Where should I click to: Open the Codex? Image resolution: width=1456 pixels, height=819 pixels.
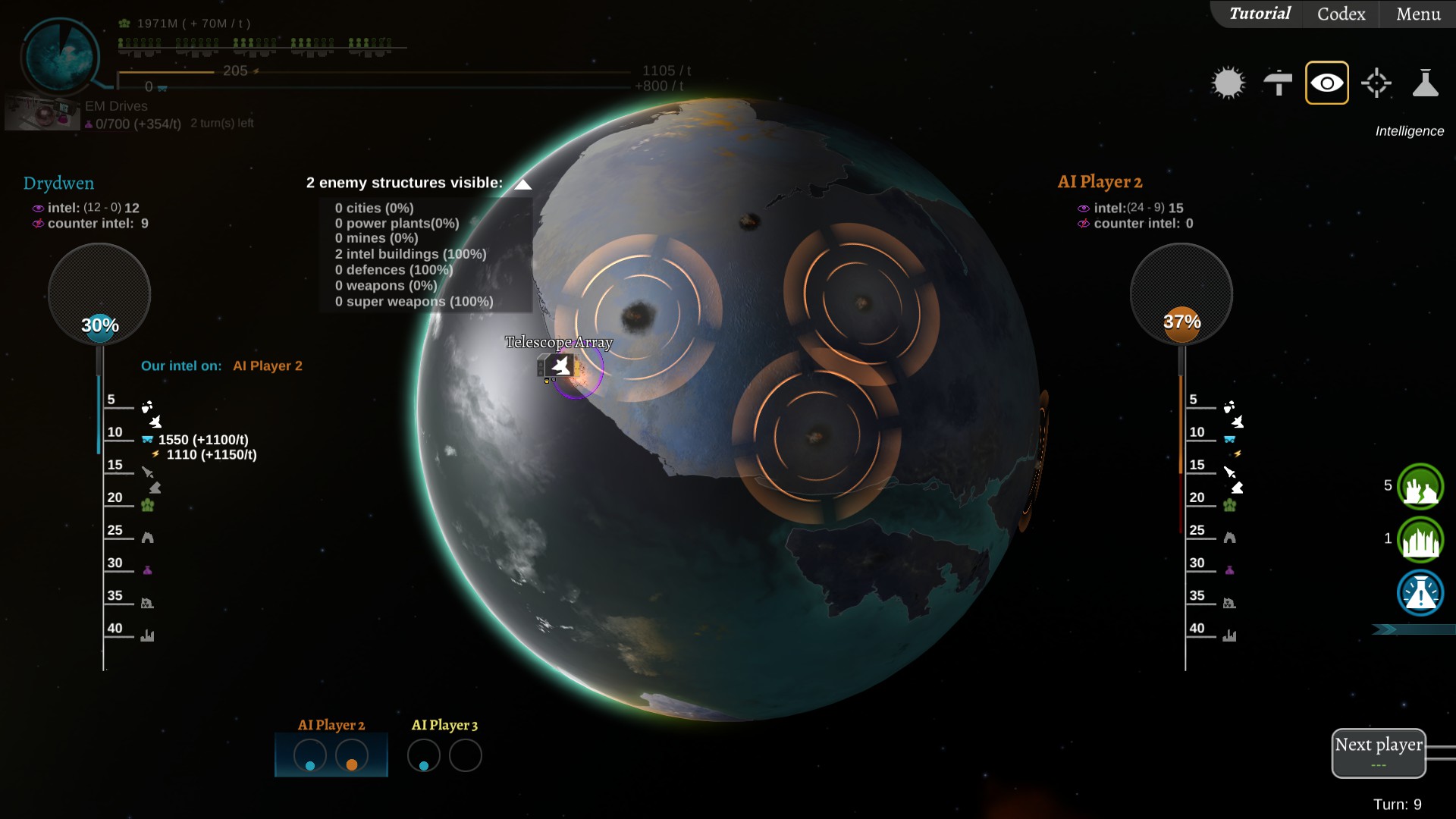(x=1341, y=14)
